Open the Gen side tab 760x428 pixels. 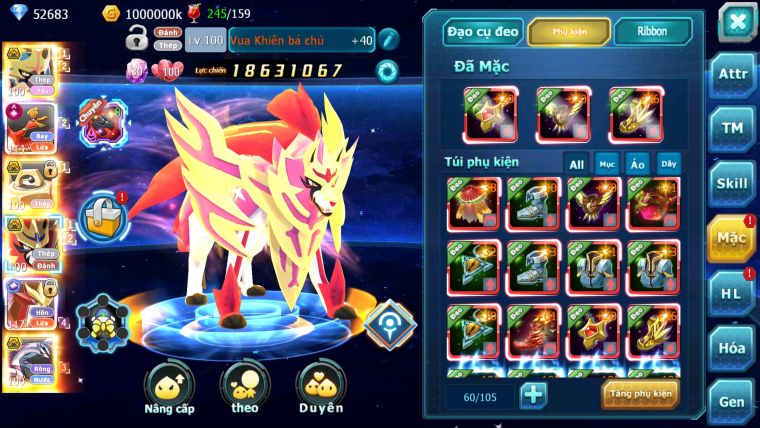[x=732, y=402]
